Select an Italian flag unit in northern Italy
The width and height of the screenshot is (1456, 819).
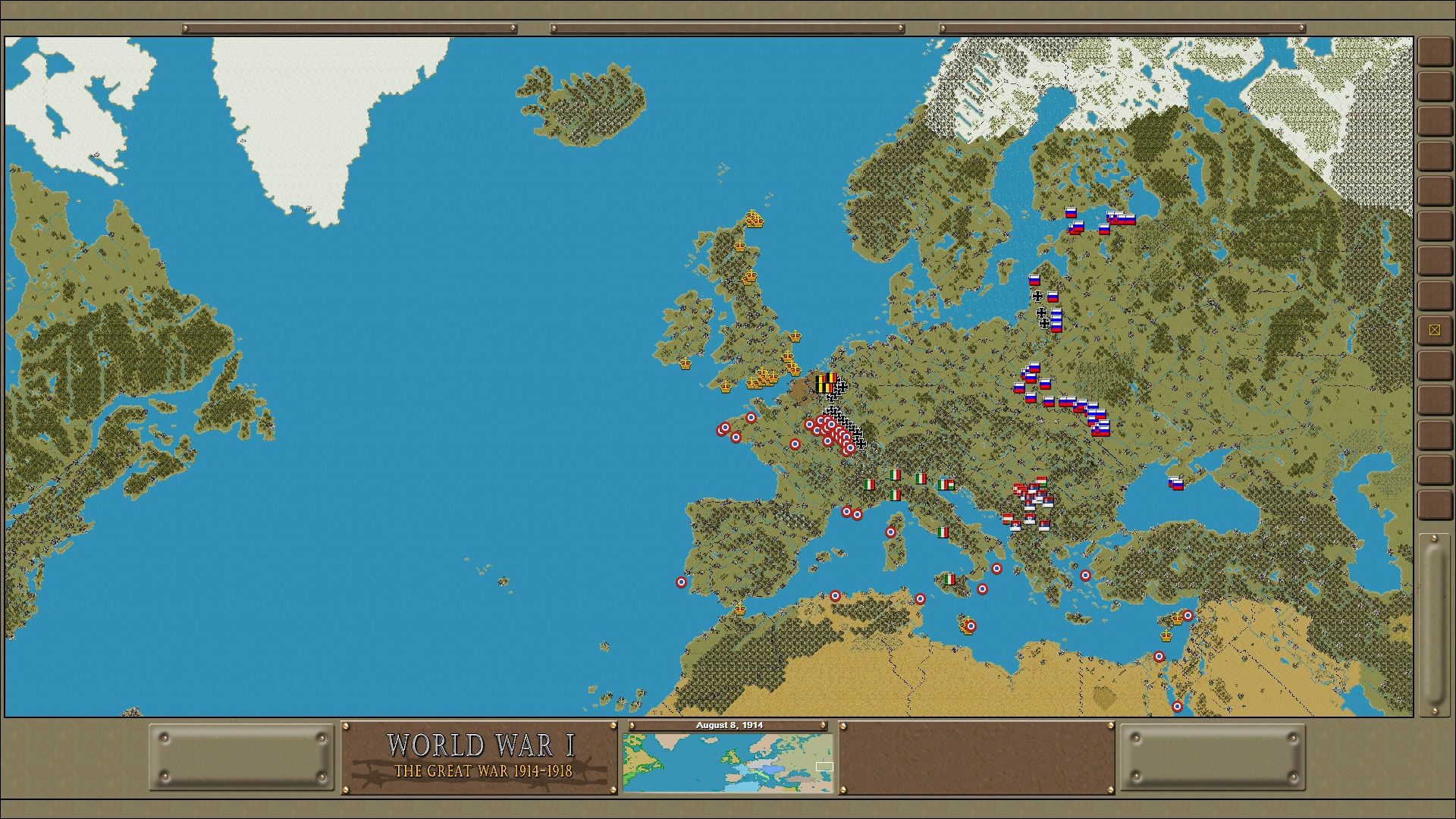(895, 474)
